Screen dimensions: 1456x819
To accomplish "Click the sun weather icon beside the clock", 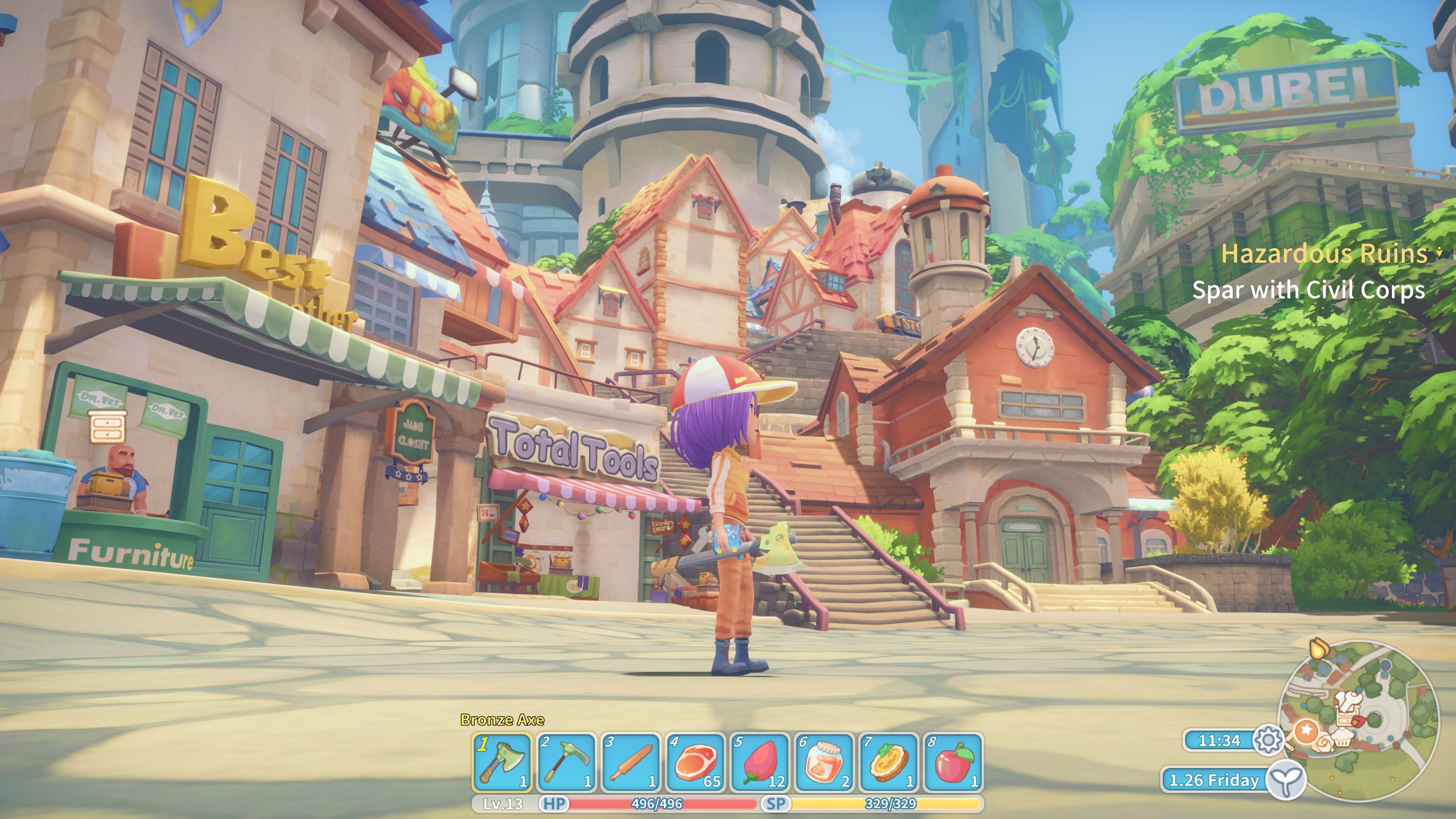I will tap(1268, 740).
